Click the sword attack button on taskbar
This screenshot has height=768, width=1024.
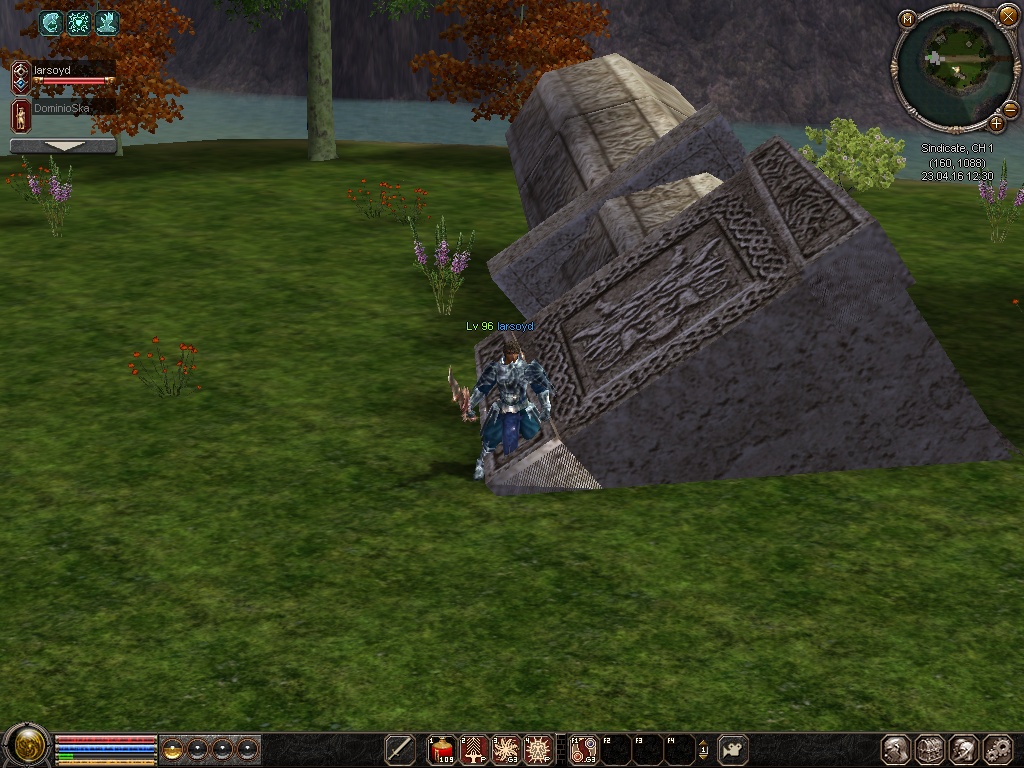[400, 749]
